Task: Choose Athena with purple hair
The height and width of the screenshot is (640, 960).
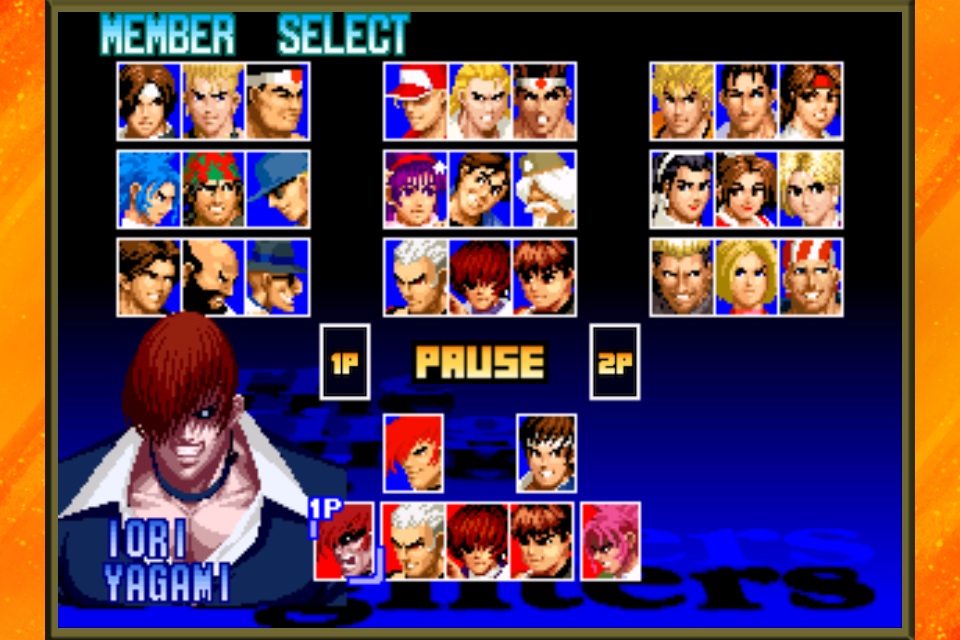Action: pyautogui.click(x=416, y=189)
